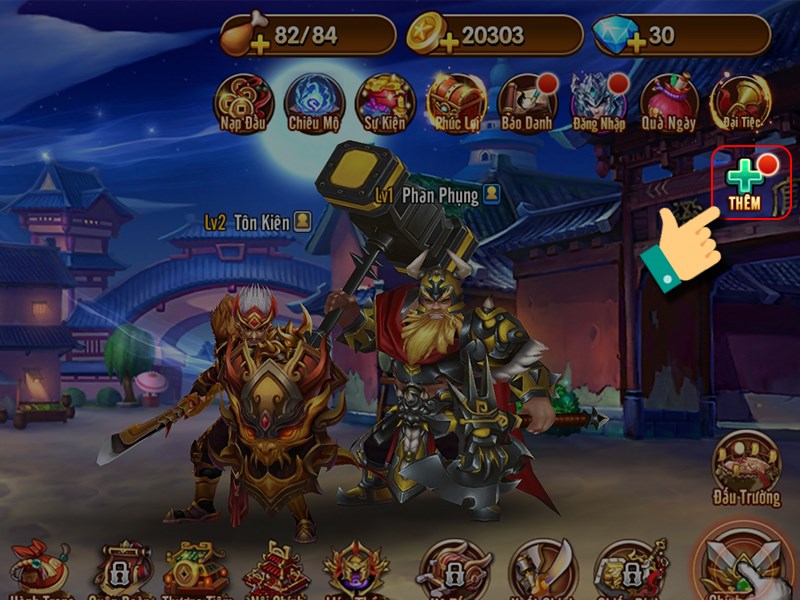The width and height of the screenshot is (800, 600).
Task: Open the red bag inventory icon
Action: [x=38, y=568]
